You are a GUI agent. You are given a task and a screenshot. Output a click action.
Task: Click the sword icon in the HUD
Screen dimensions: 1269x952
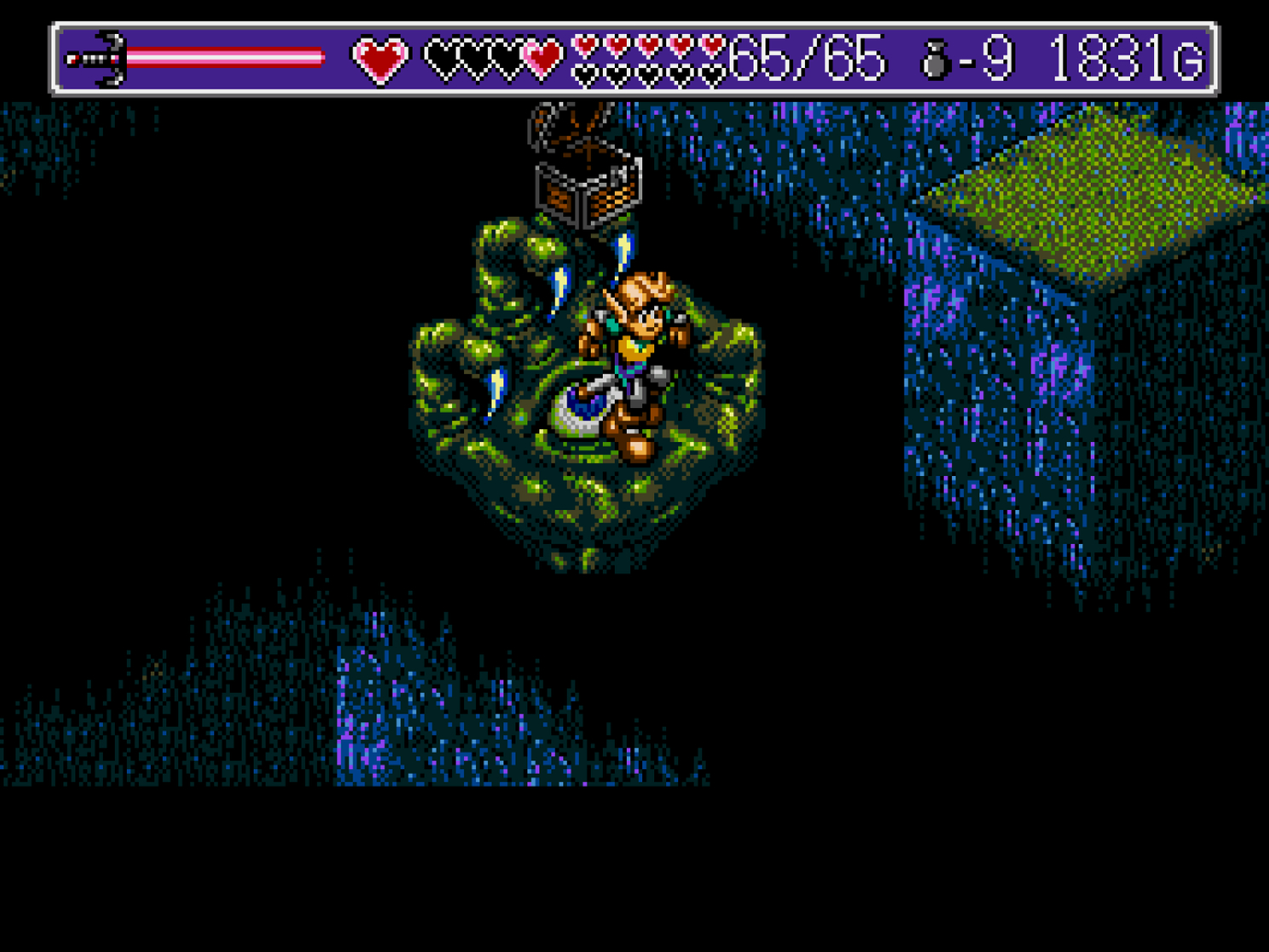click(98, 56)
